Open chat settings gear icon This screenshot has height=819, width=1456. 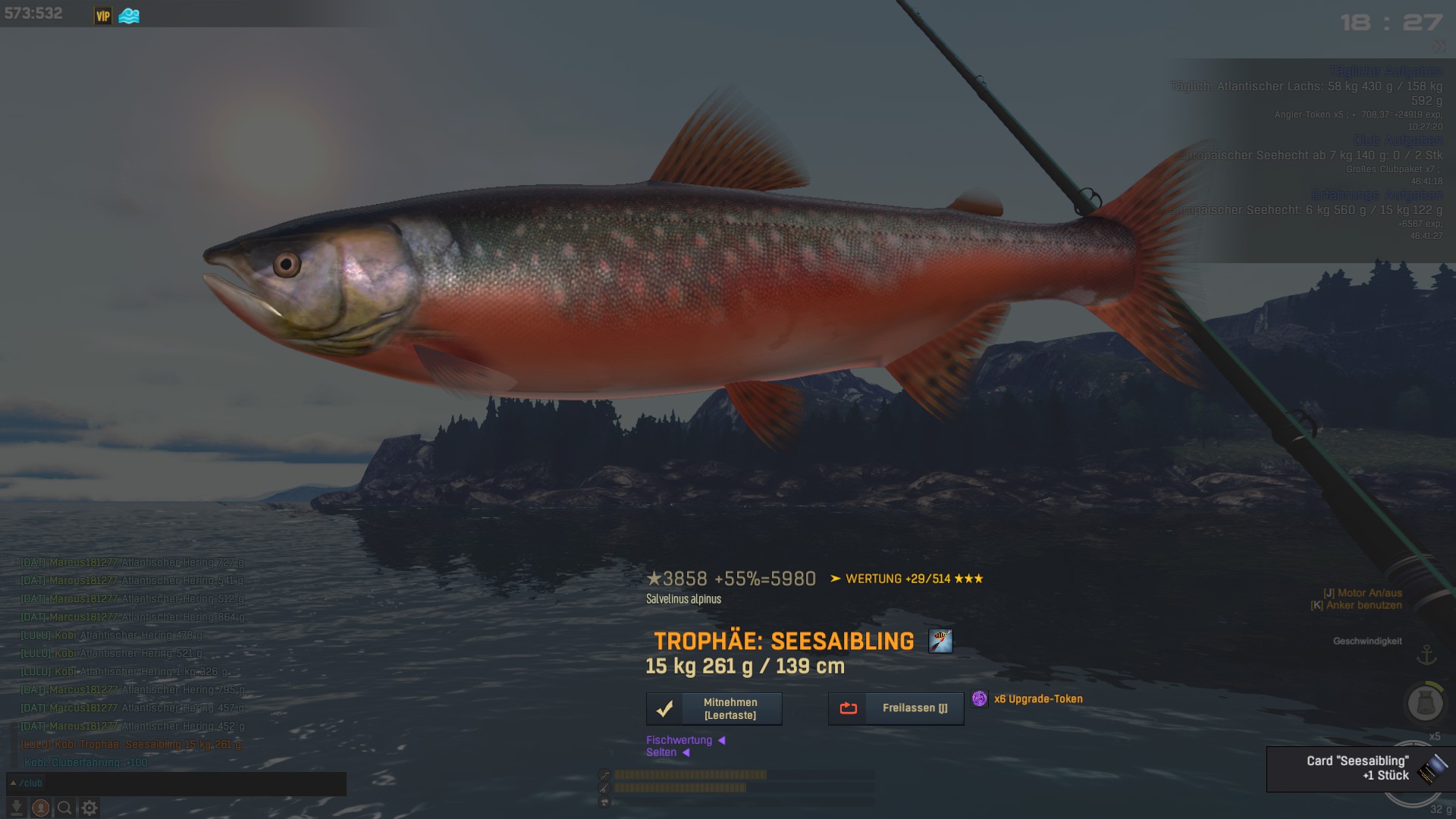[x=89, y=808]
